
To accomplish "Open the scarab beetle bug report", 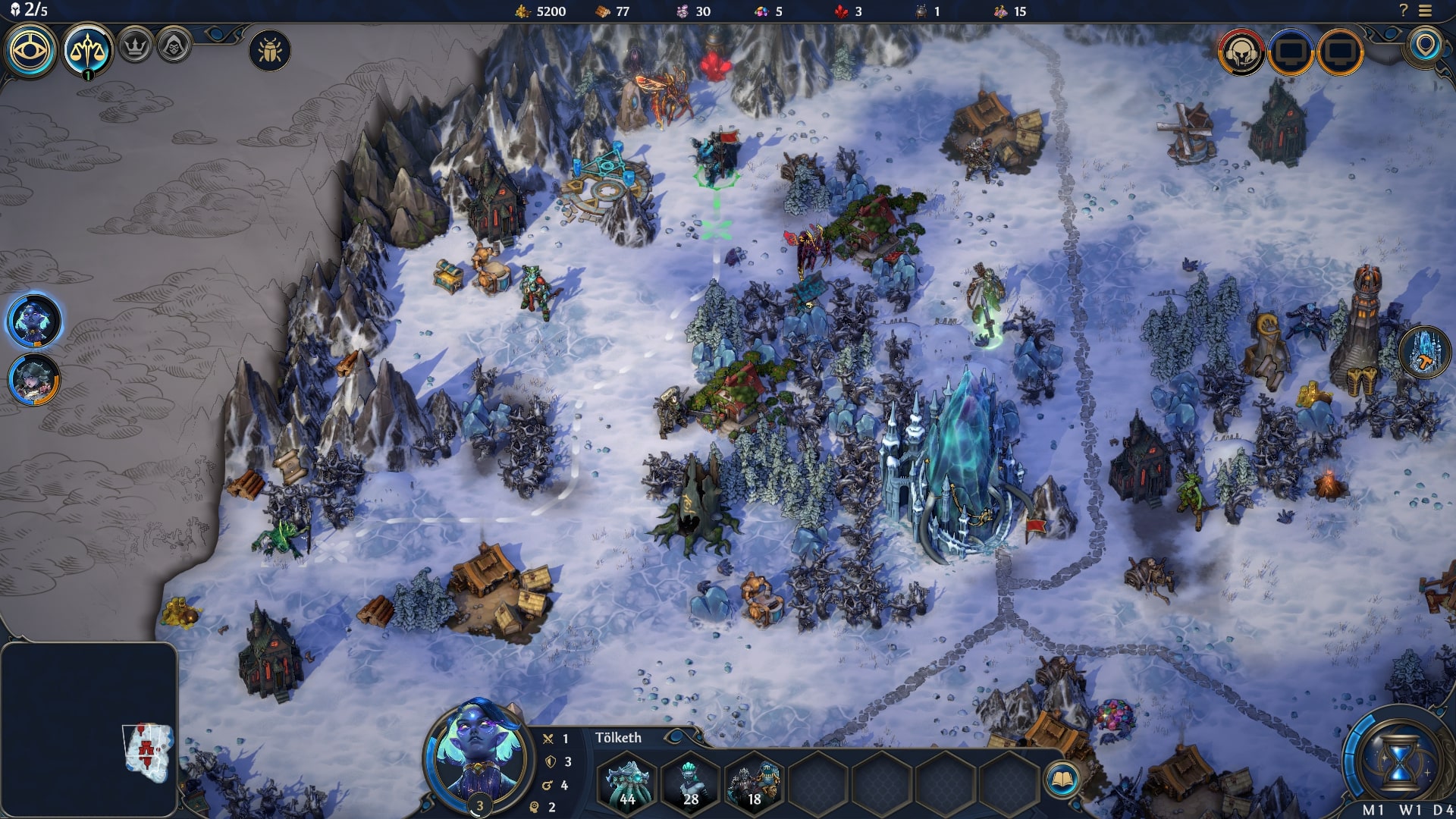I will [269, 51].
